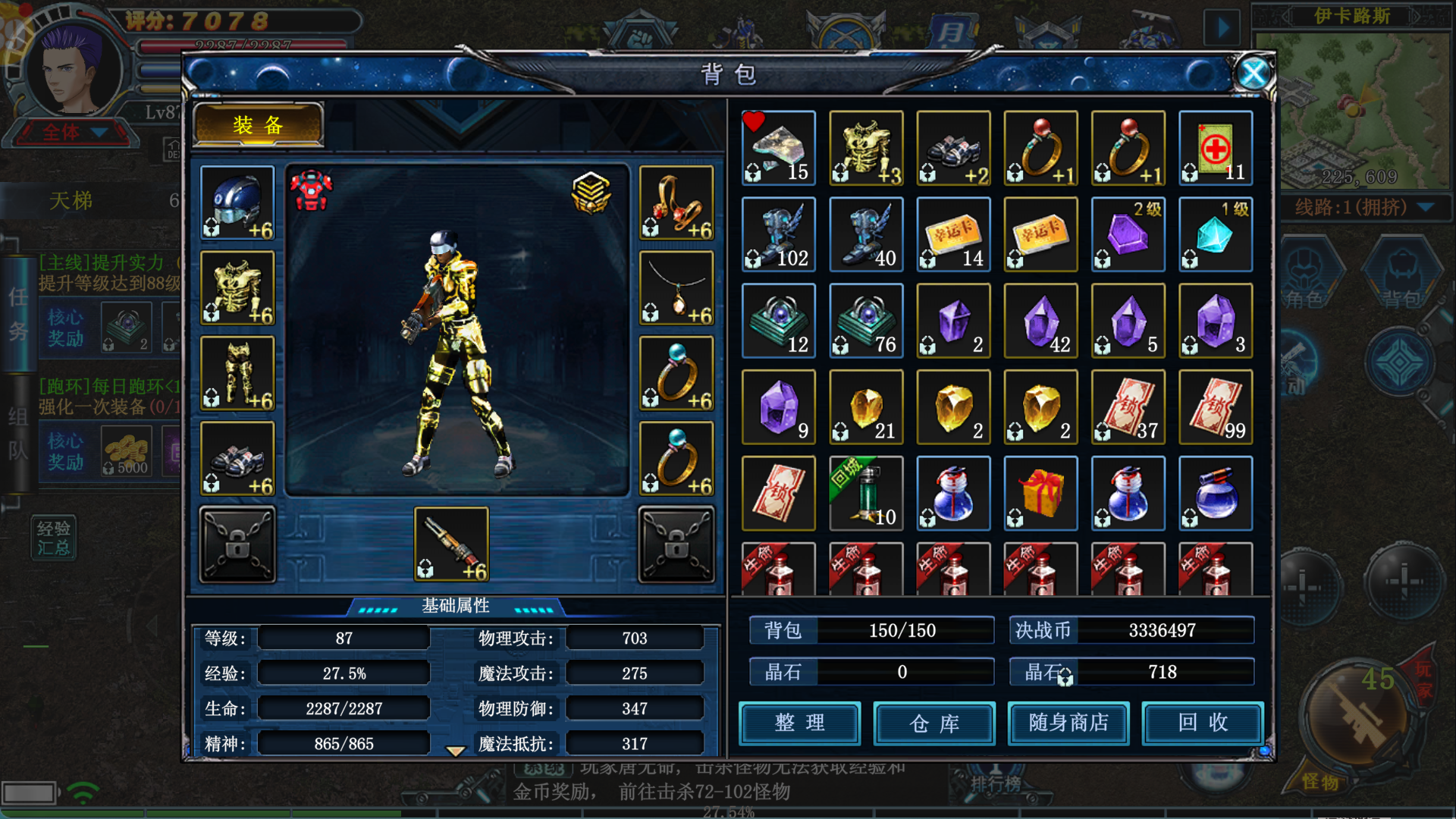
Task: Select the orange gift box item
Action: 1040,494
